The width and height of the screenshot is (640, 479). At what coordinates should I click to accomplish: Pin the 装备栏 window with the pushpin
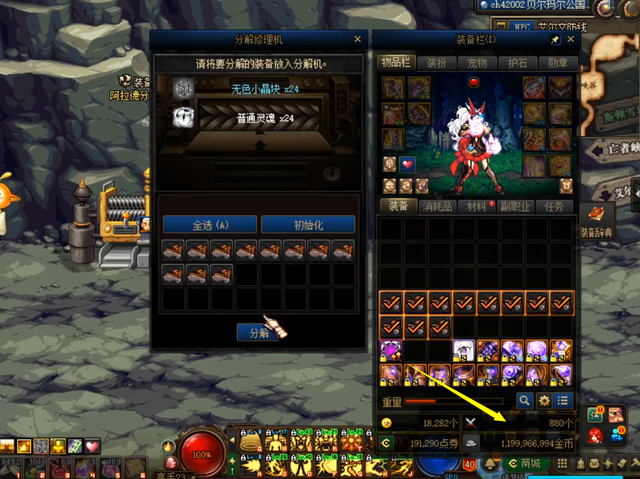tap(556, 40)
